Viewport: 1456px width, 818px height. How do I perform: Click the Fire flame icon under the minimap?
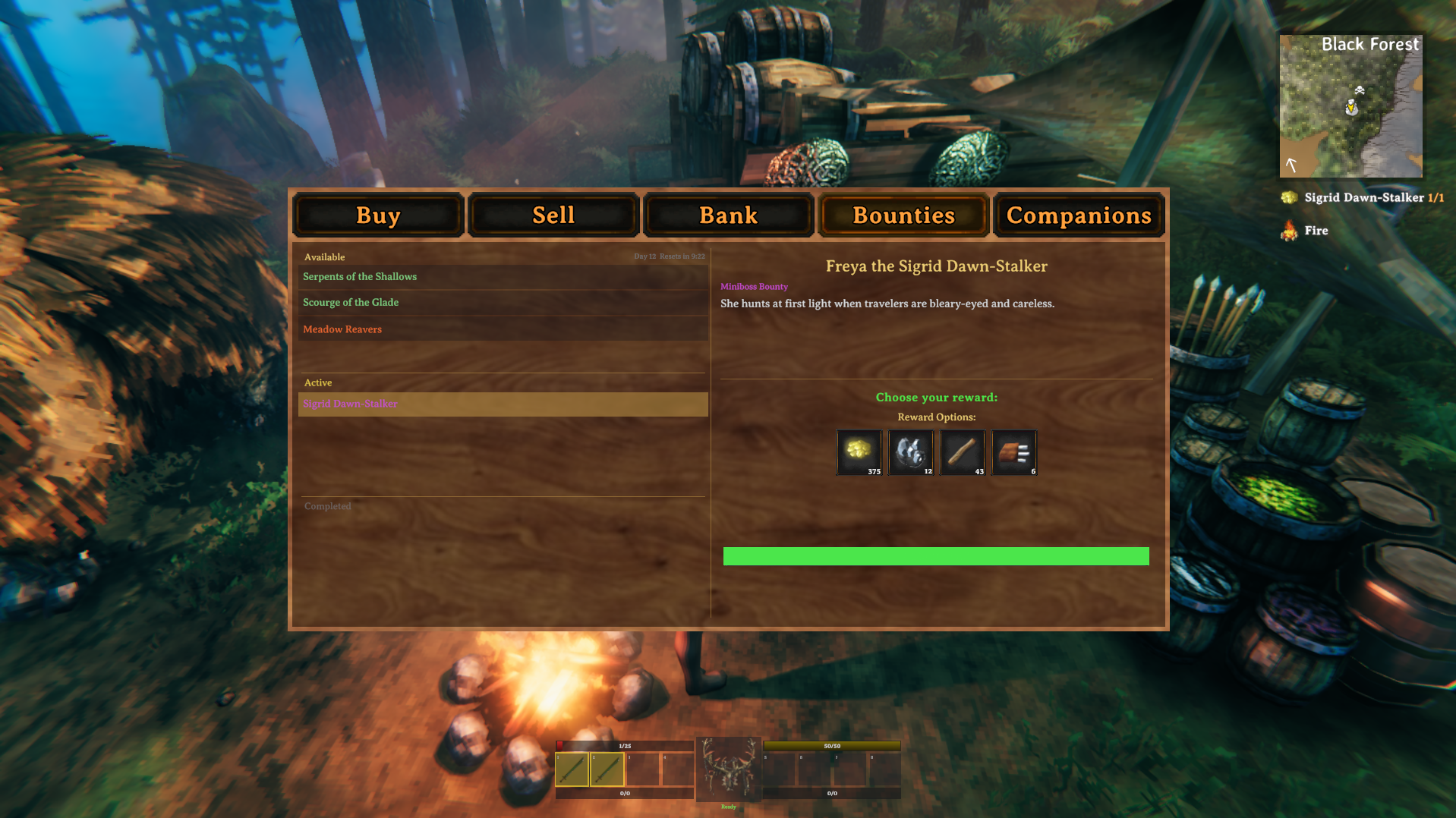click(1288, 230)
